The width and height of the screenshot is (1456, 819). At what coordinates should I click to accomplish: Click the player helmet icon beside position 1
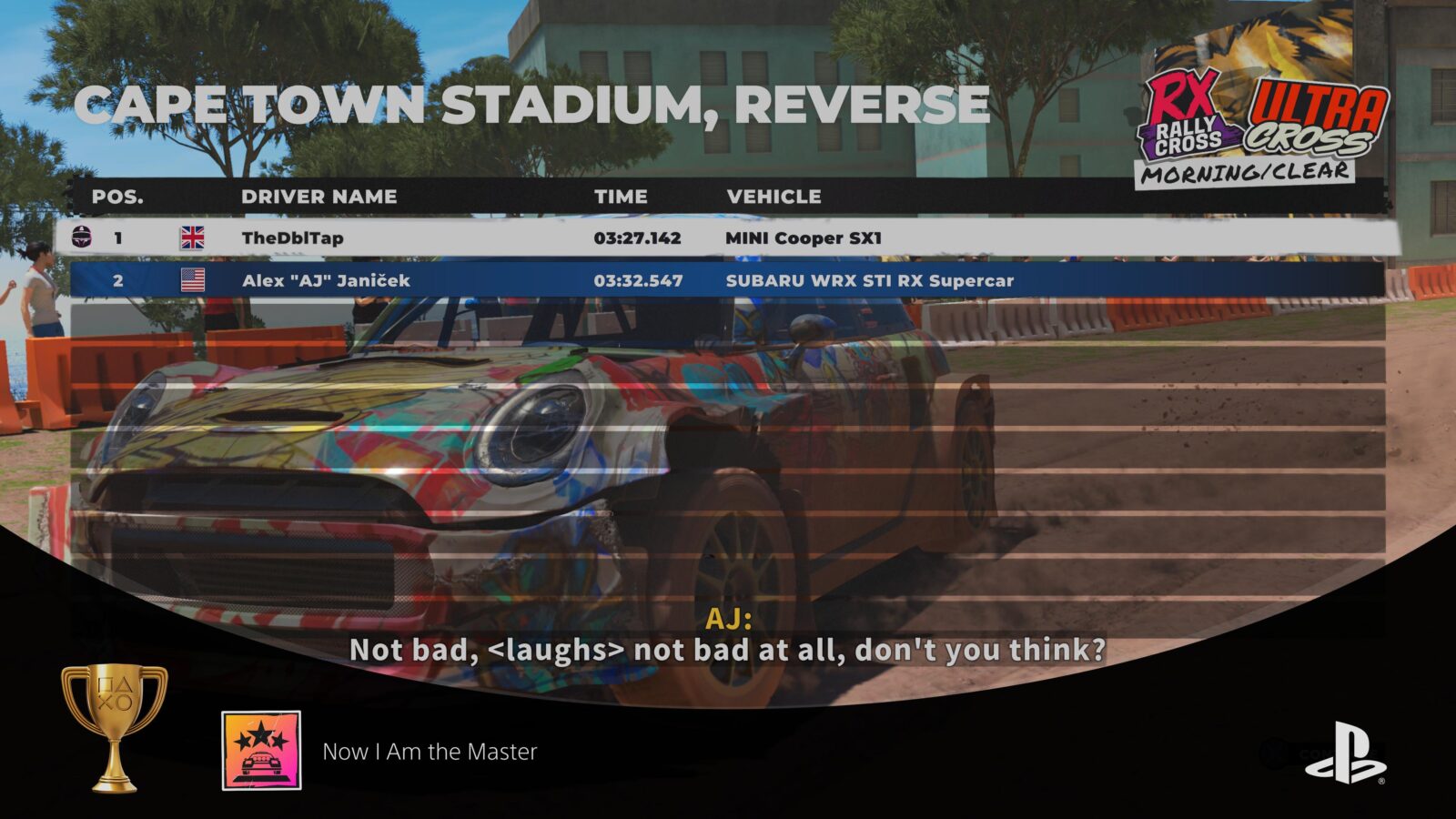[x=81, y=237]
